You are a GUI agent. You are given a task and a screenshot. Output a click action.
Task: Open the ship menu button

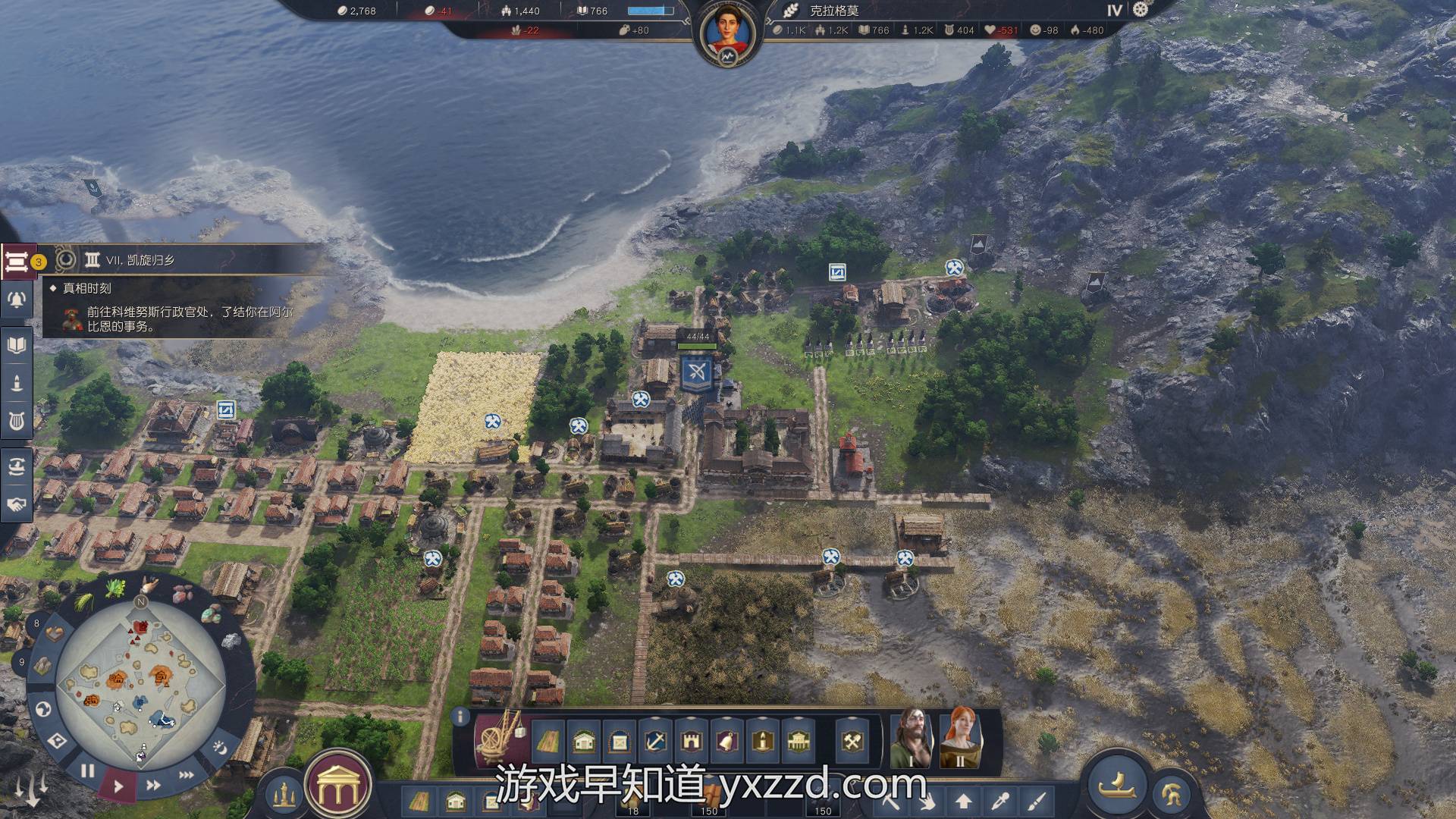[1116, 783]
